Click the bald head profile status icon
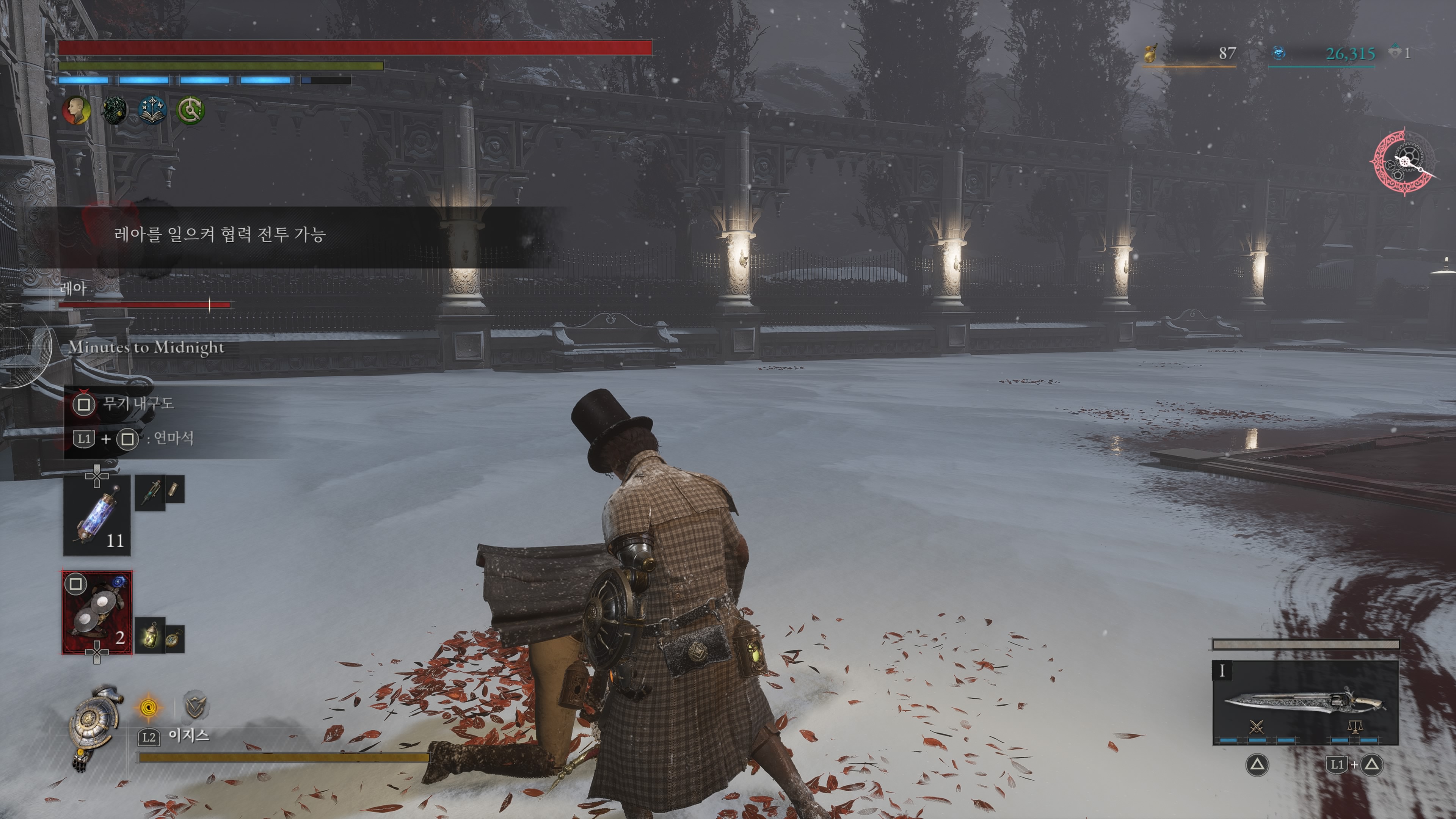This screenshot has height=819, width=1456. (76, 110)
